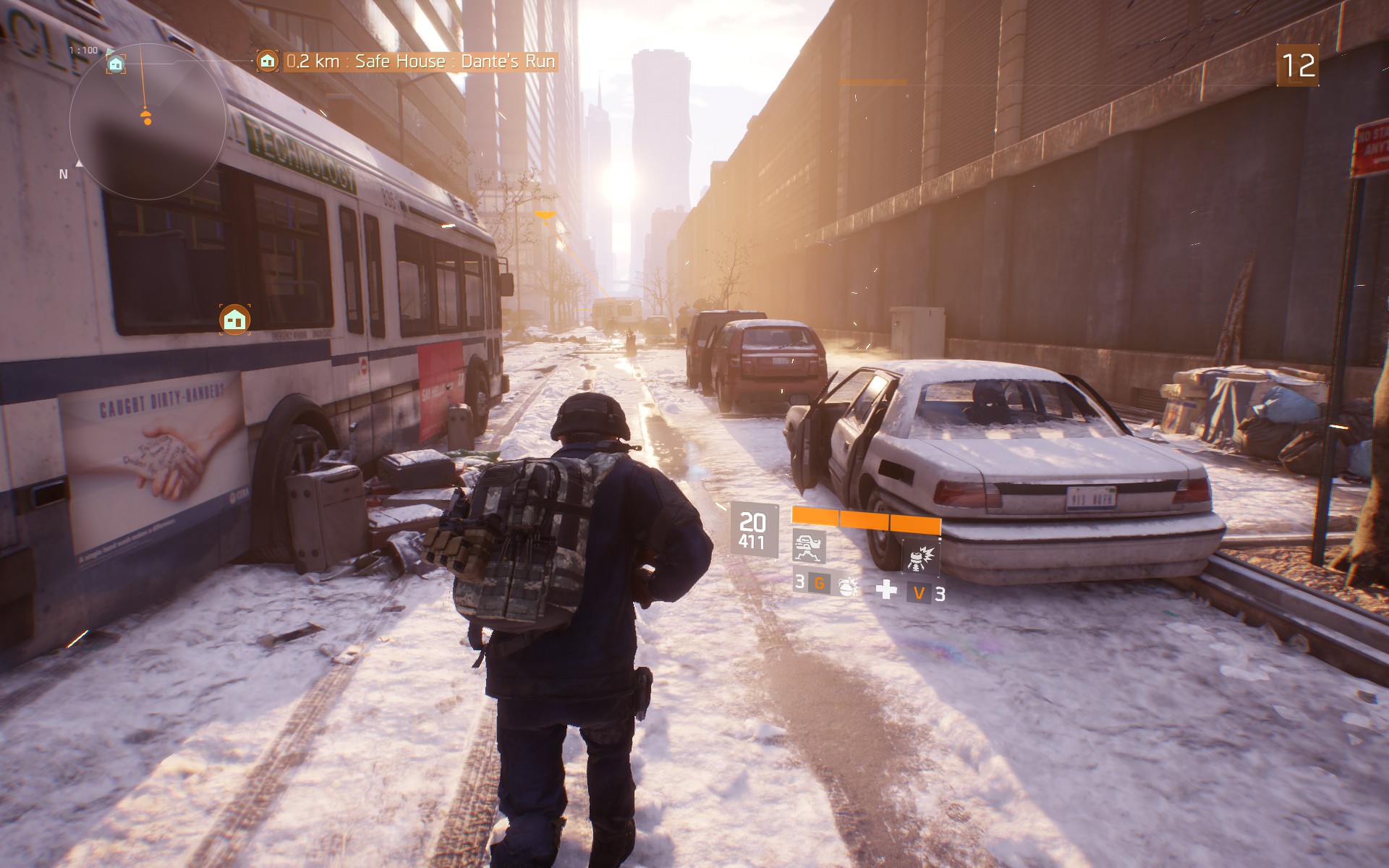Activate the sticky bomb skill icon
The height and width of the screenshot is (868, 1389).
tap(920, 558)
